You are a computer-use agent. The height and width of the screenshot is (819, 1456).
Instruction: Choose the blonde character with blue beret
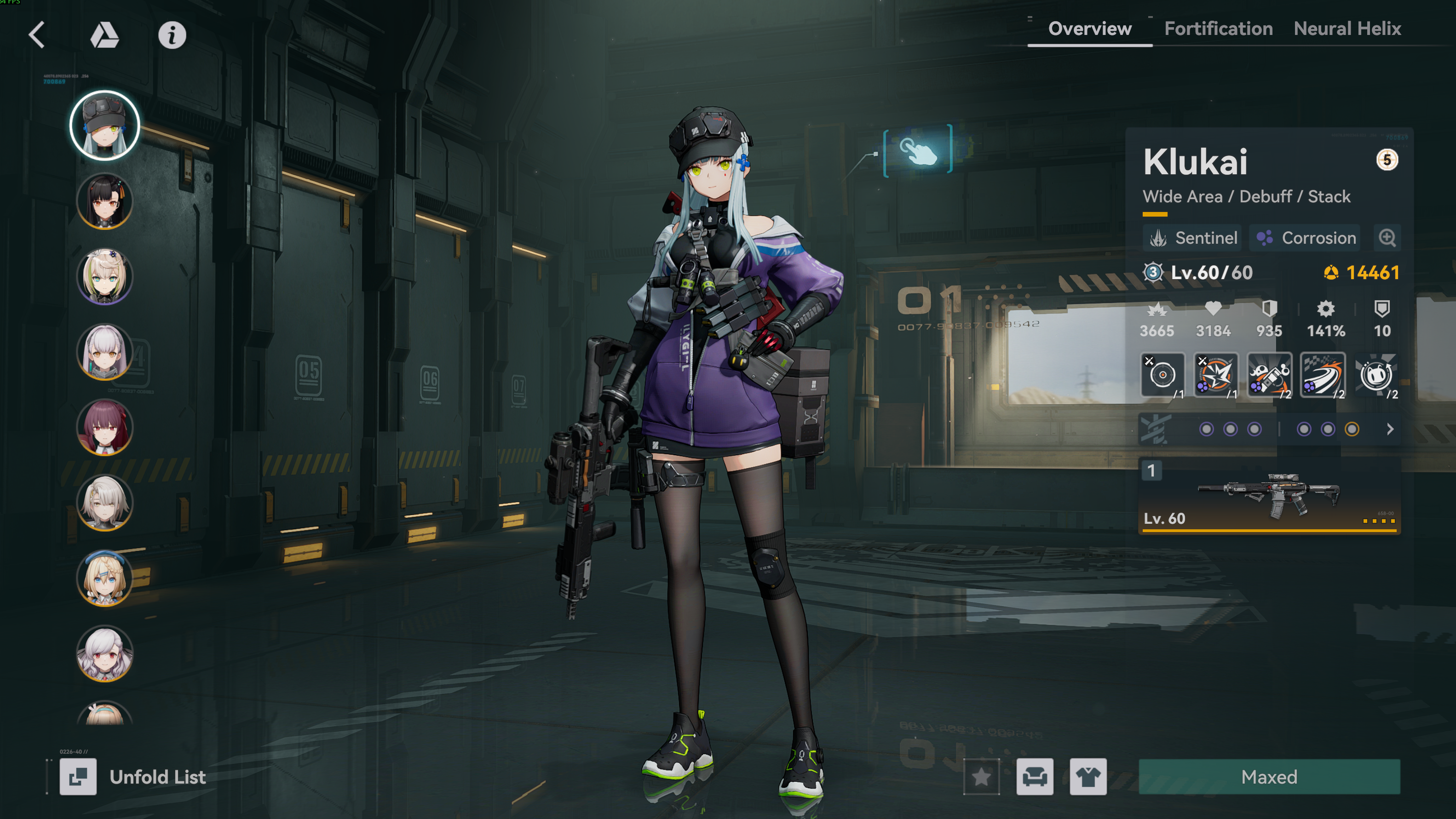pyautogui.click(x=104, y=578)
